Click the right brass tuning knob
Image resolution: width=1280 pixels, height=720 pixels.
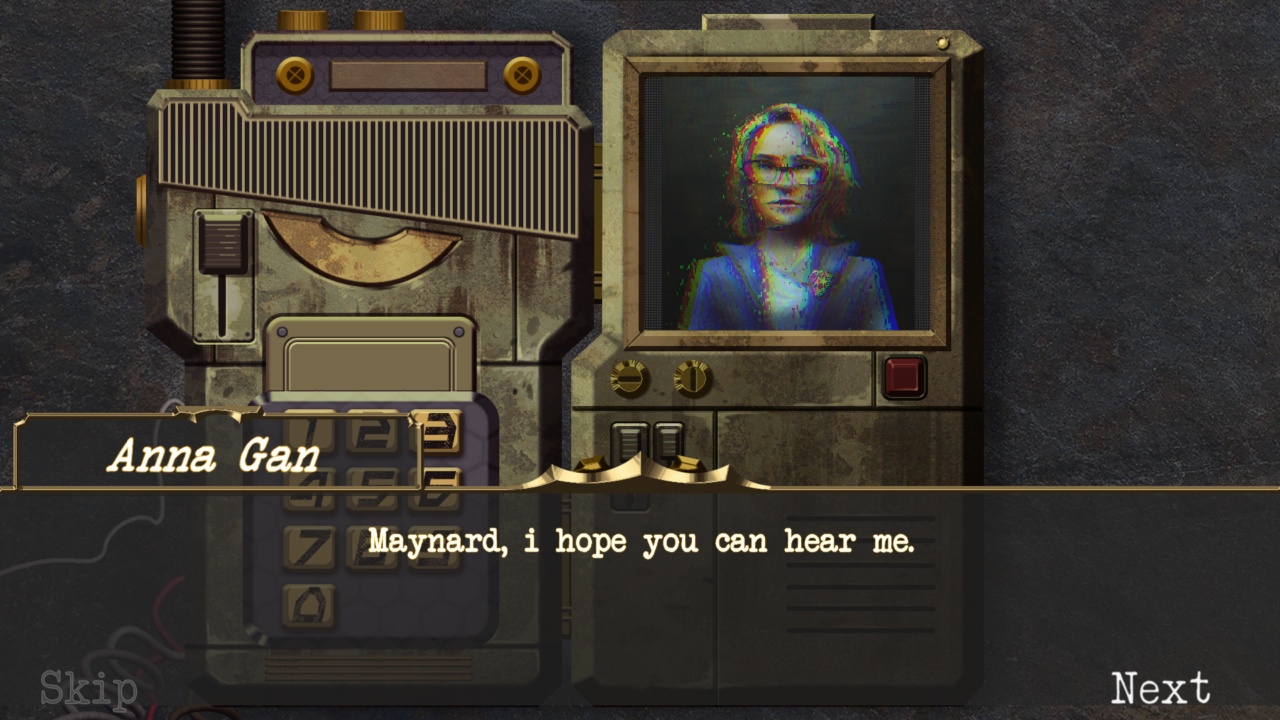tap(692, 378)
